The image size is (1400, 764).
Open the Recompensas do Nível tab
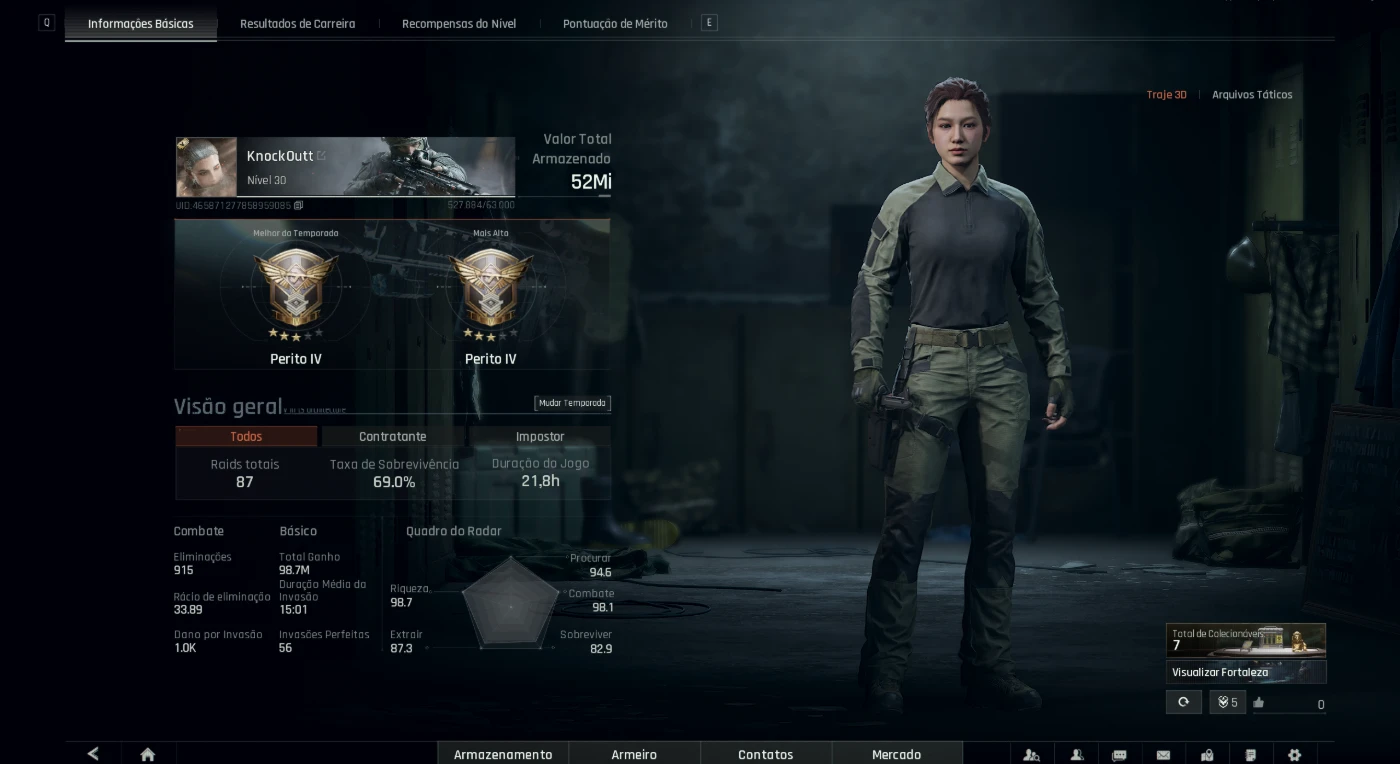click(x=459, y=23)
